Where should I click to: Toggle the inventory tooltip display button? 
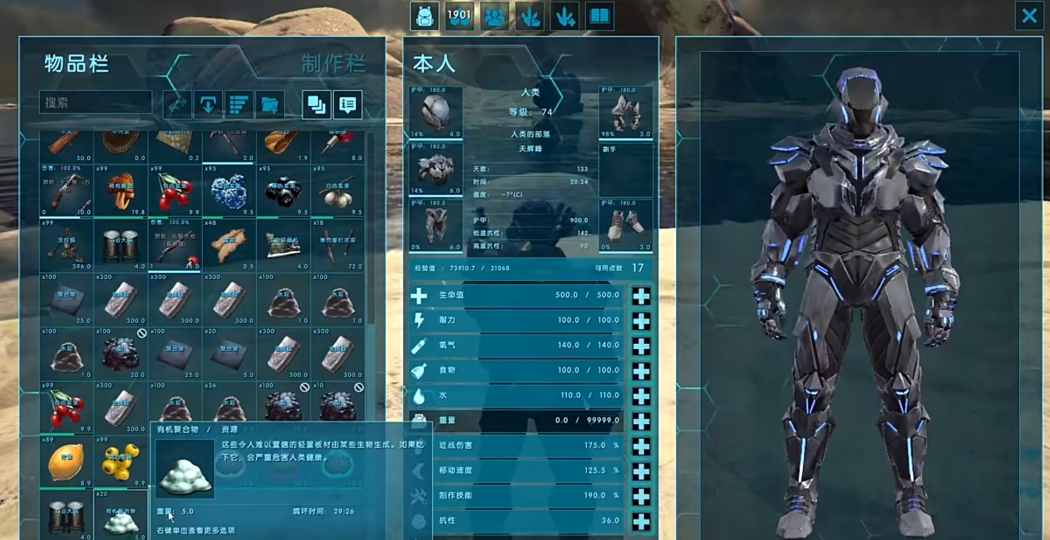(347, 103)
